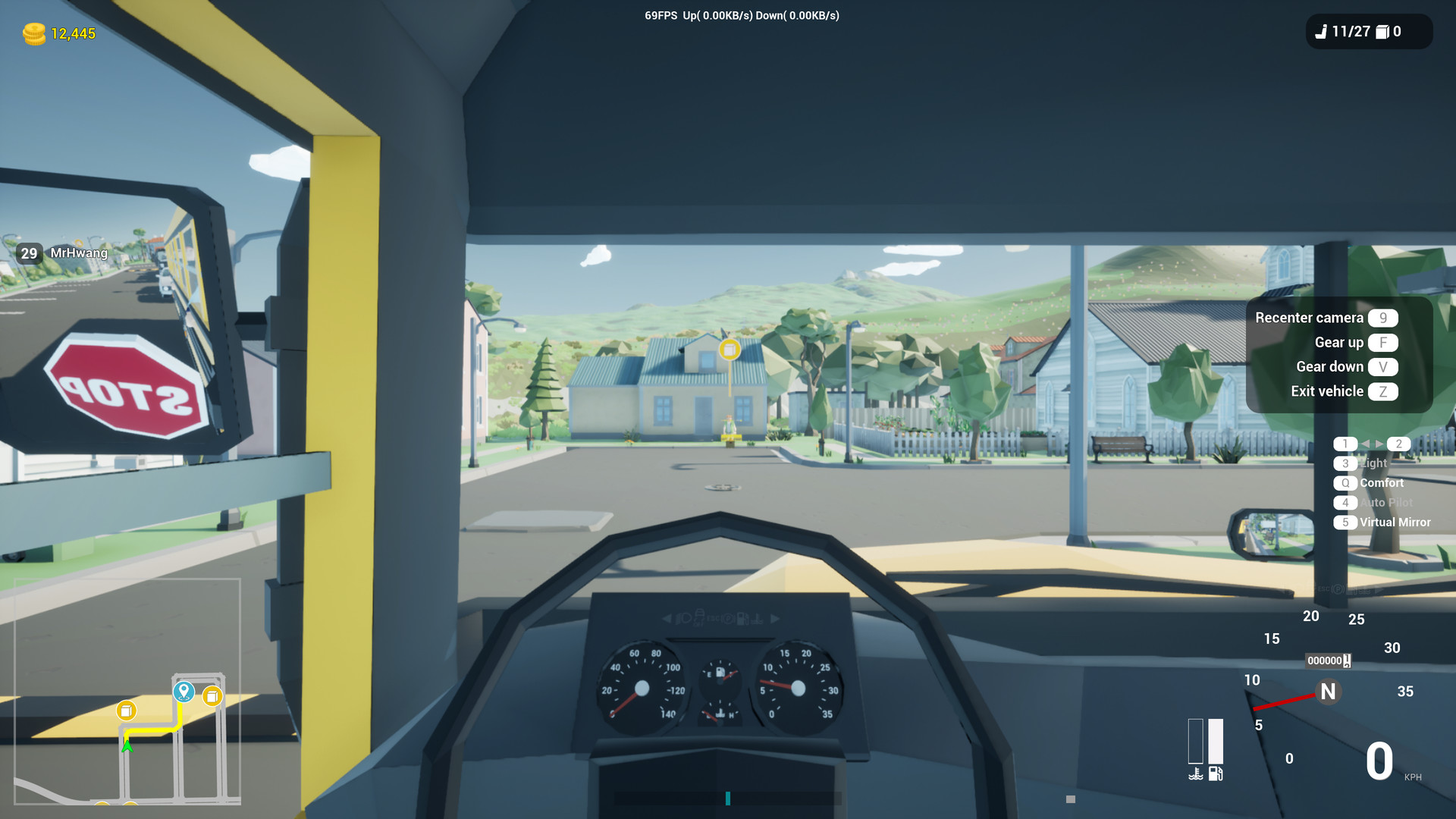Select the Comfort mode entry
This screenshot has height=819, width=1456.
[x=1382, y=483]
